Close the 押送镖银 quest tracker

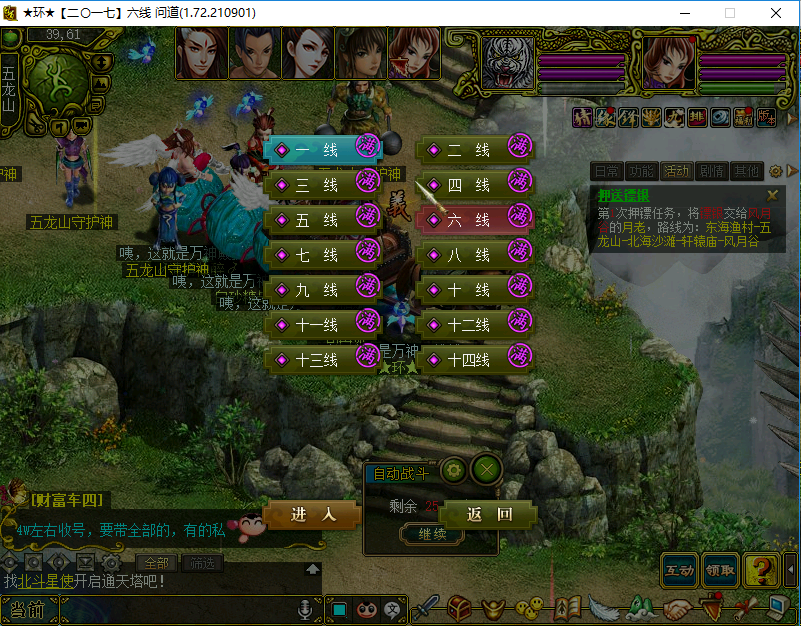772,195
